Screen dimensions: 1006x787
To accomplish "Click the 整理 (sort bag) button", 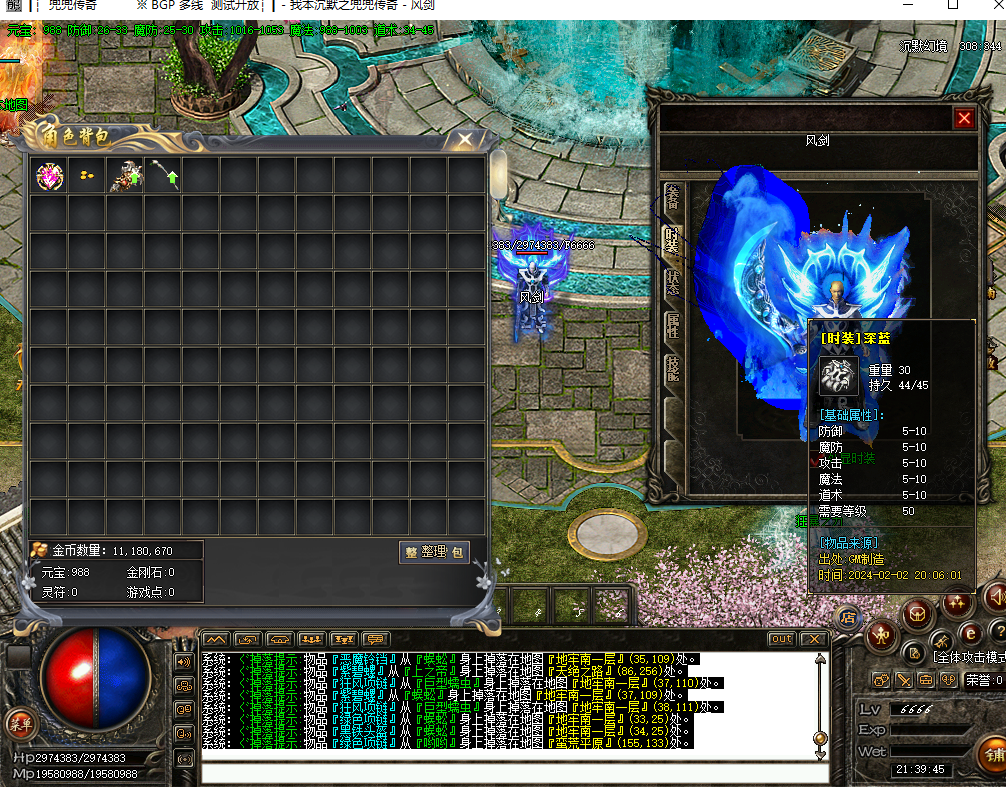I will point(434,552).
